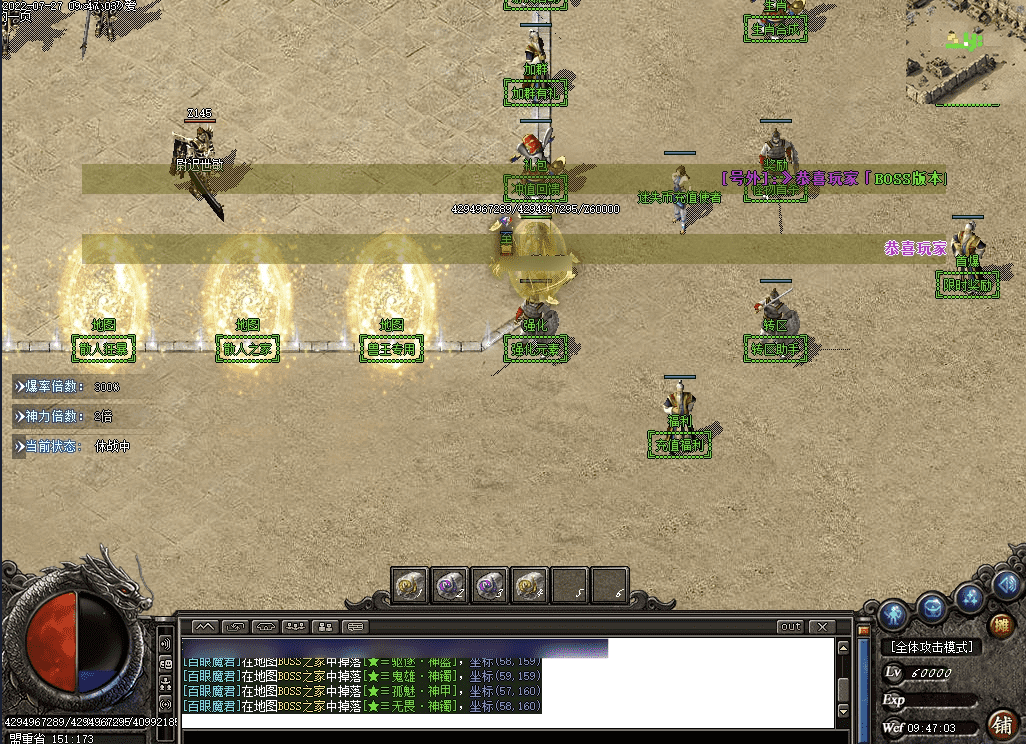Open the 摊 stall button

point(1001,626)
